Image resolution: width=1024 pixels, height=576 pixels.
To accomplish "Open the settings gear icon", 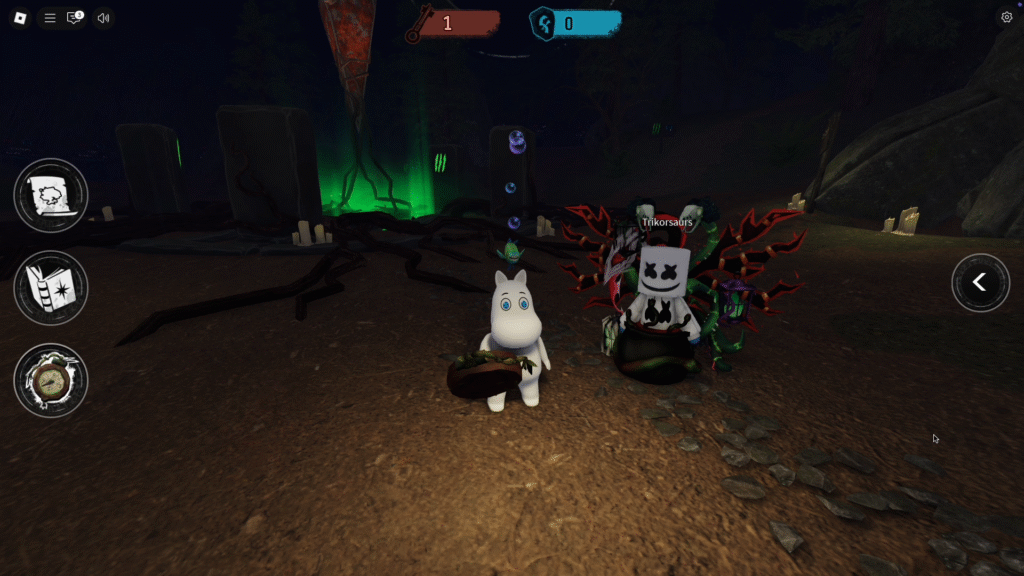I will coord(1006,17).
